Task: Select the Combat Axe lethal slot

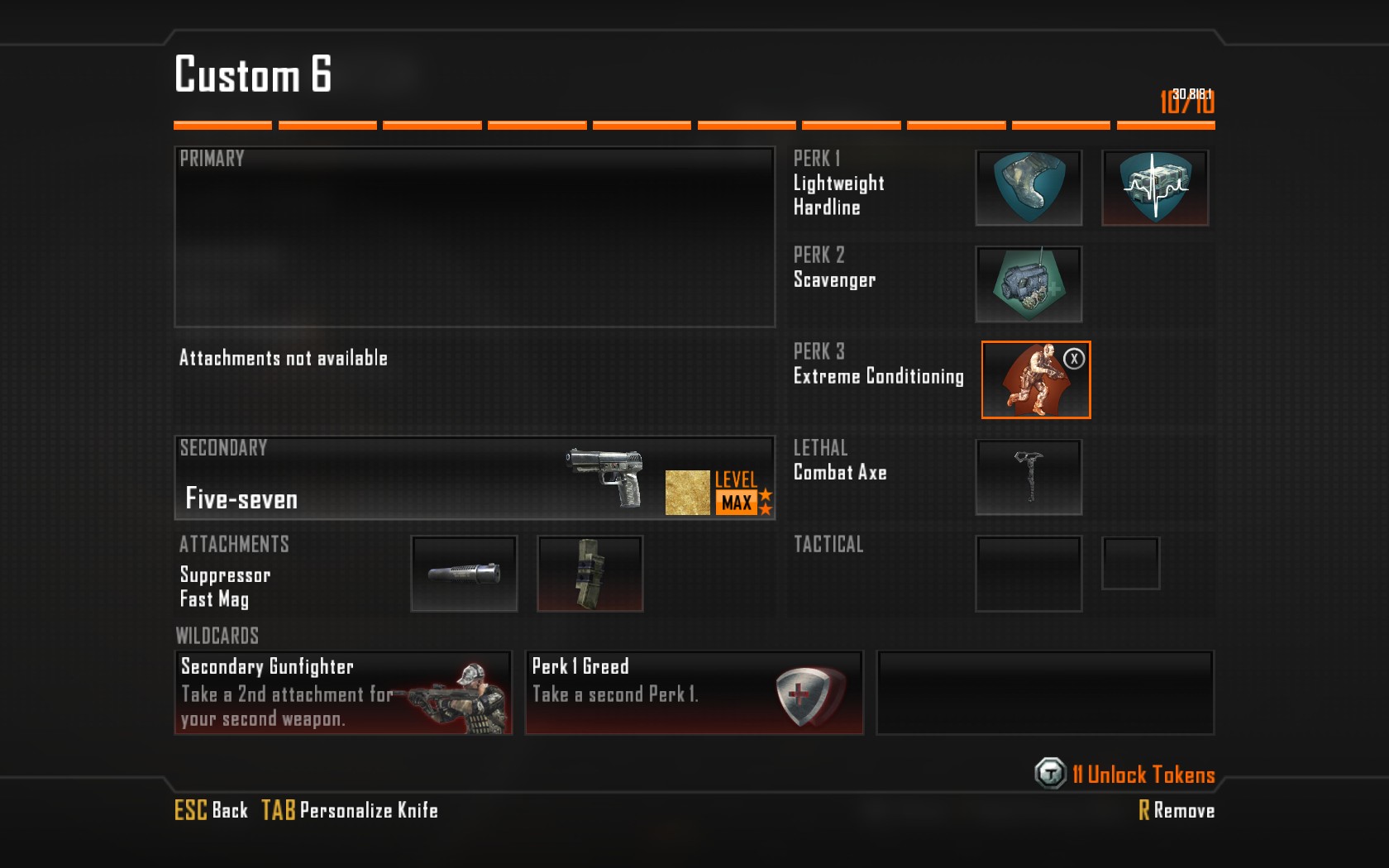Action: pos(1029,477)
